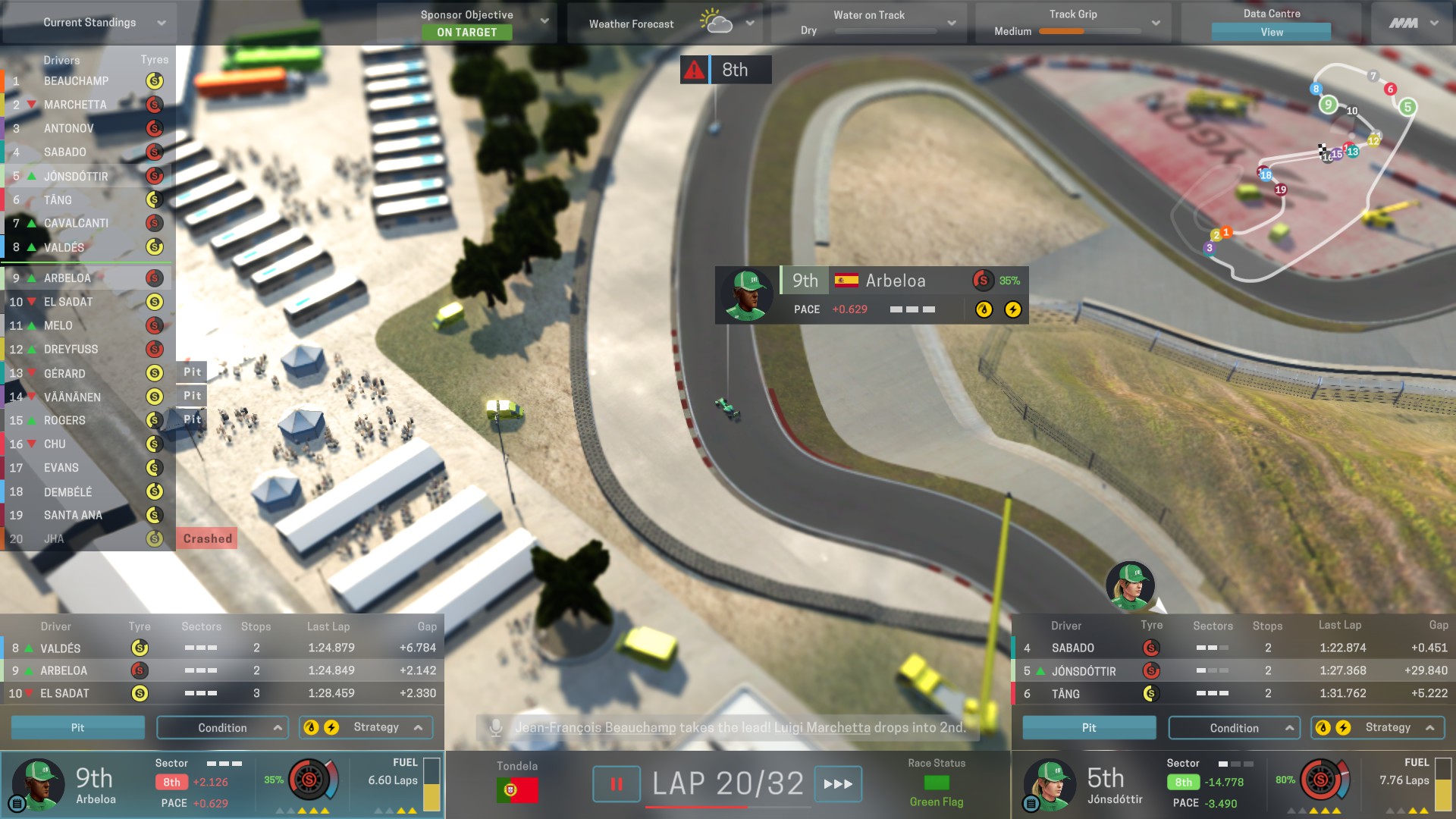Pit Arbeloa's car
The width and height of the screenshot is (1456, 819).
[x=77, y=727]
